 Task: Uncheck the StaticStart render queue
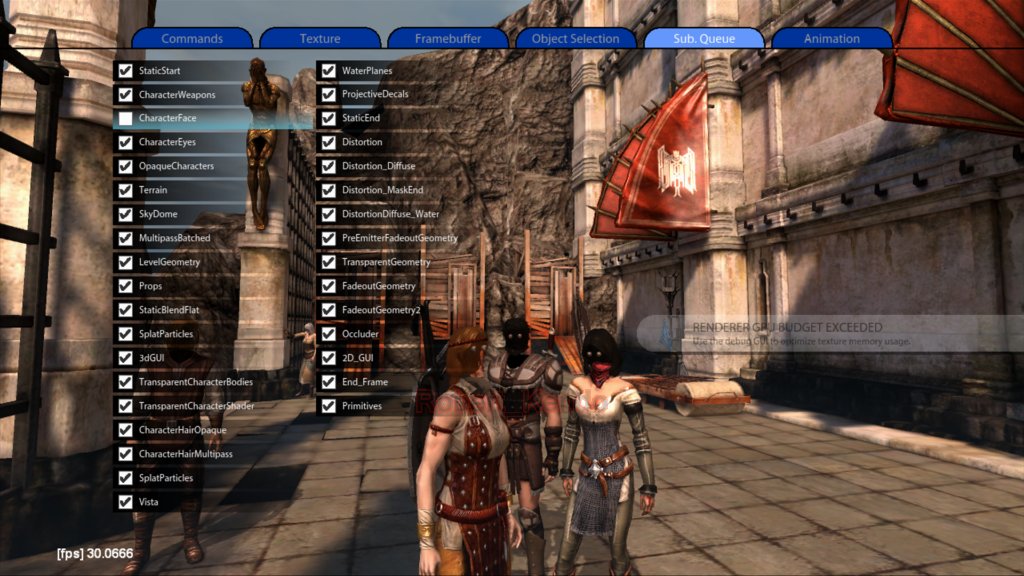[x=125, y=71]
